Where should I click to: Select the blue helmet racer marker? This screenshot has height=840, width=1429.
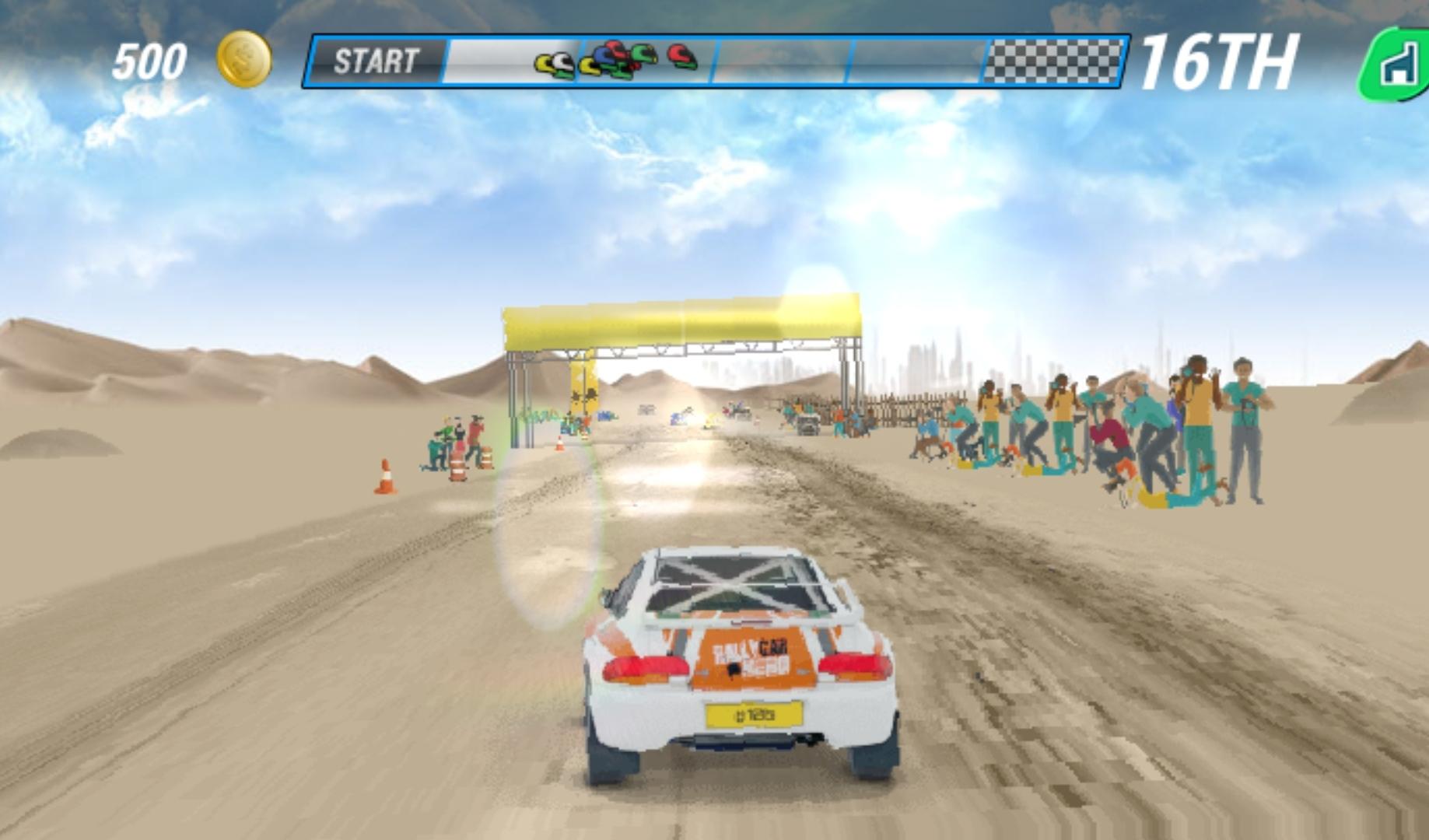604,56
